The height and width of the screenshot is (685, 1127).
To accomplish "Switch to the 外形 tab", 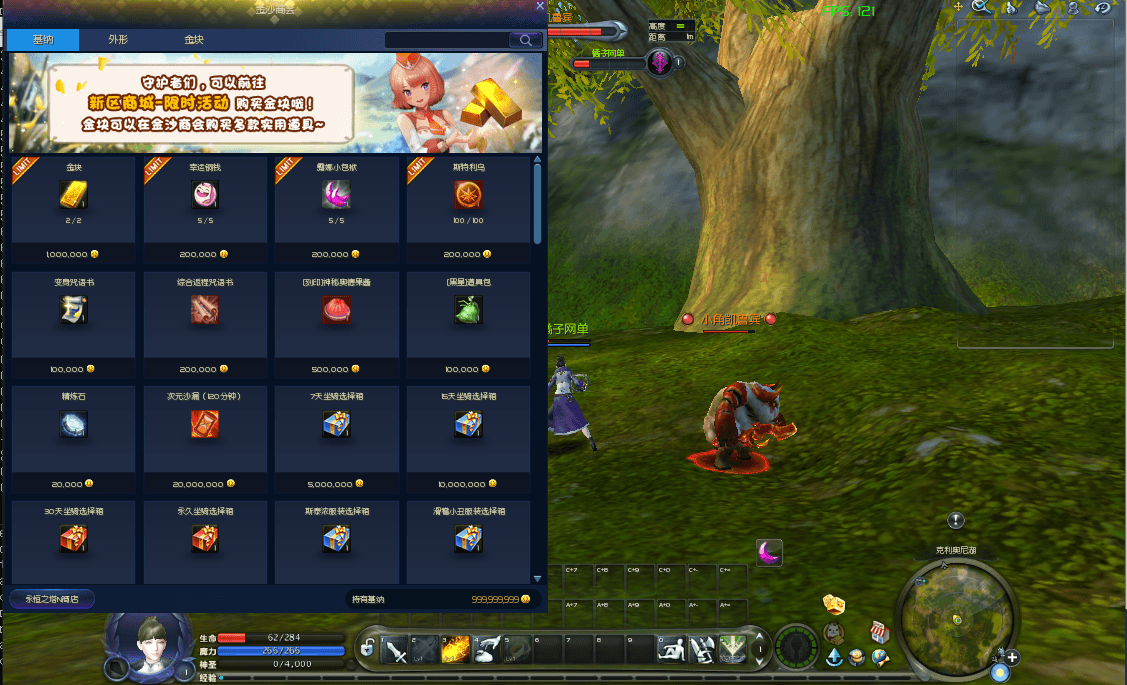I will (118, 40).
